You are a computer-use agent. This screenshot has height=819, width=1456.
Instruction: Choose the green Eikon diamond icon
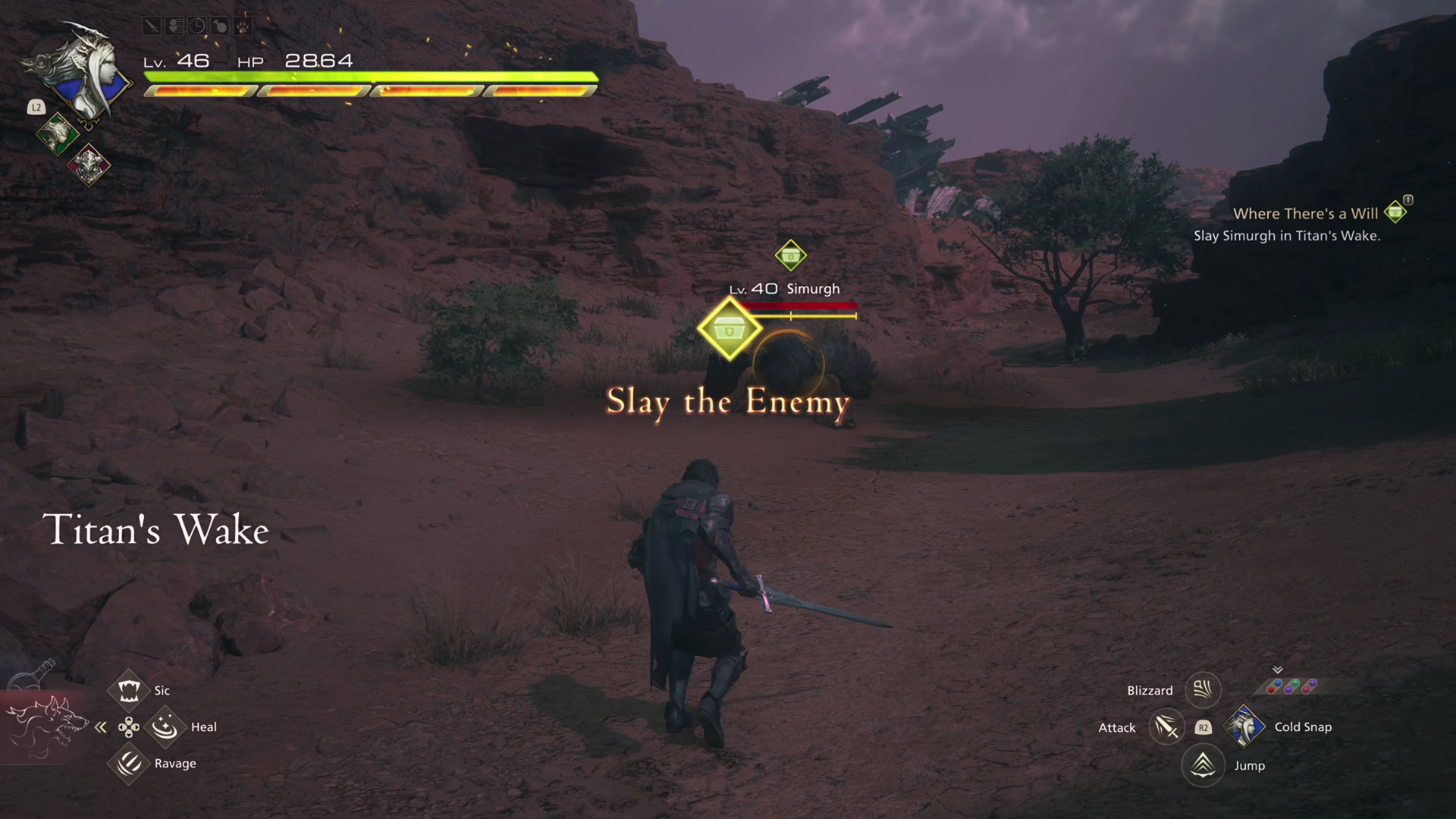coord(57,135)
